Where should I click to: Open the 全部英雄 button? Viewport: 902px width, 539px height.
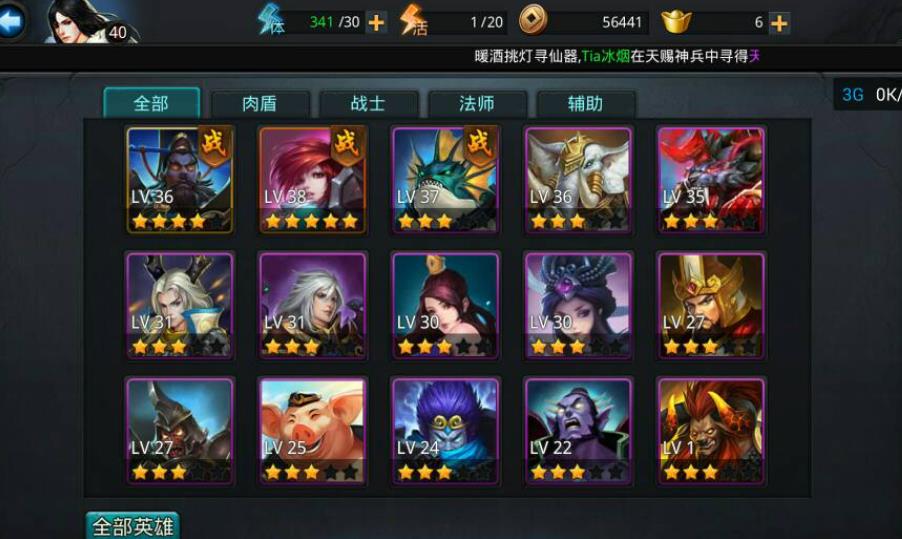click(132, 526)
